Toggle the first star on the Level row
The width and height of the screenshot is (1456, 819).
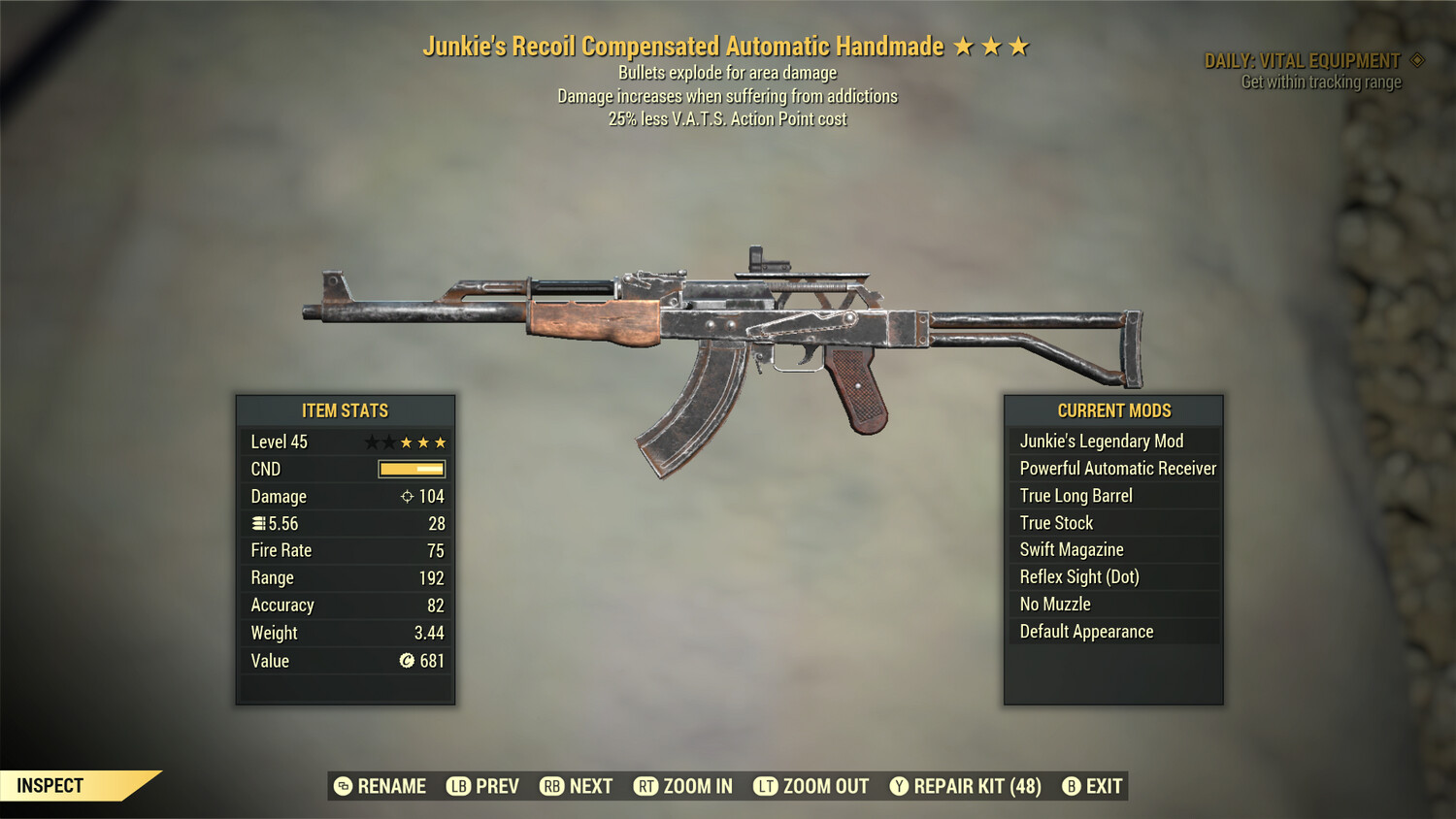click(370, 442)
